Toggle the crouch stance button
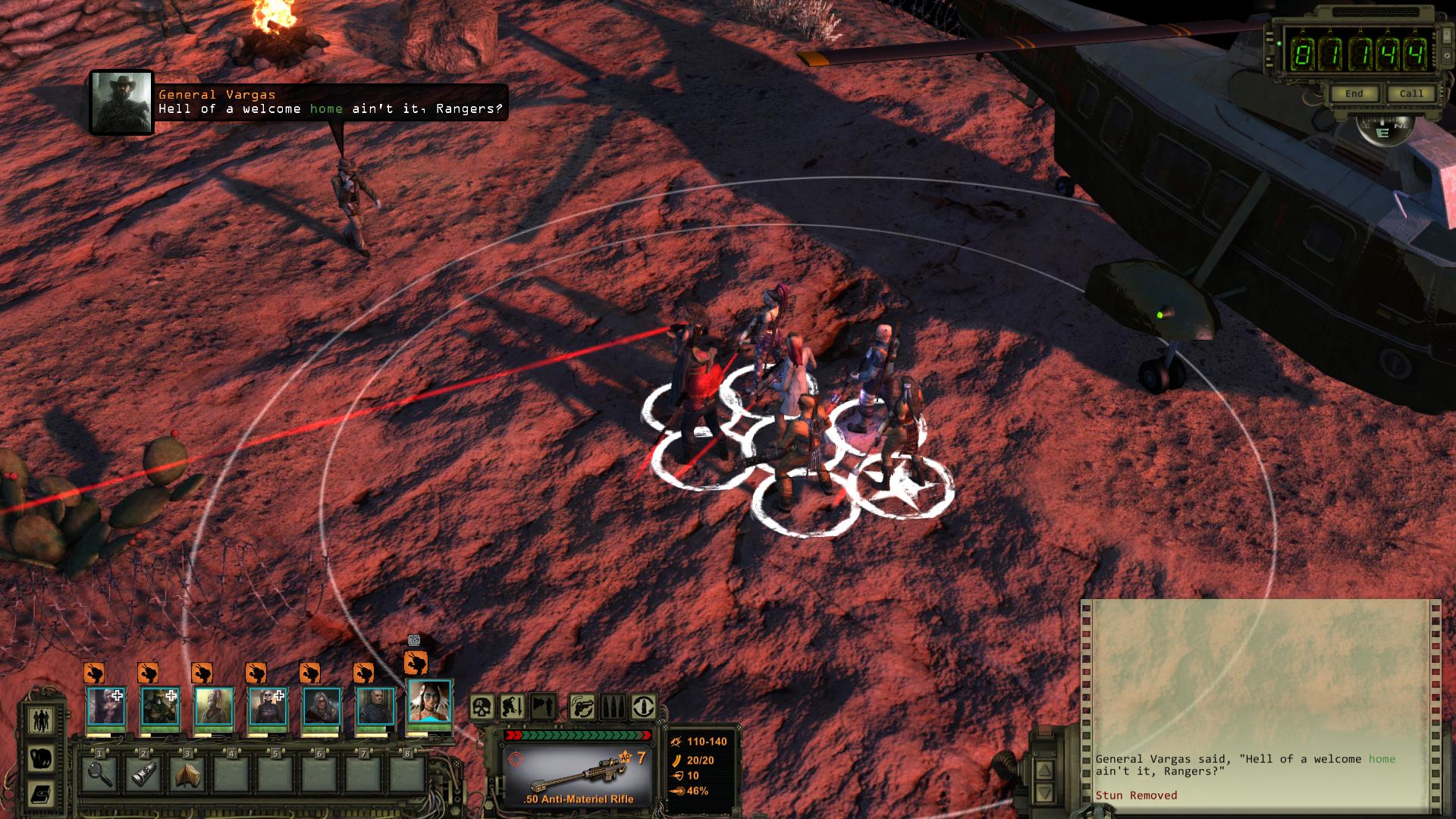Image resolution: width=1456 pixels, height=819 pixels. click(512, 708)
